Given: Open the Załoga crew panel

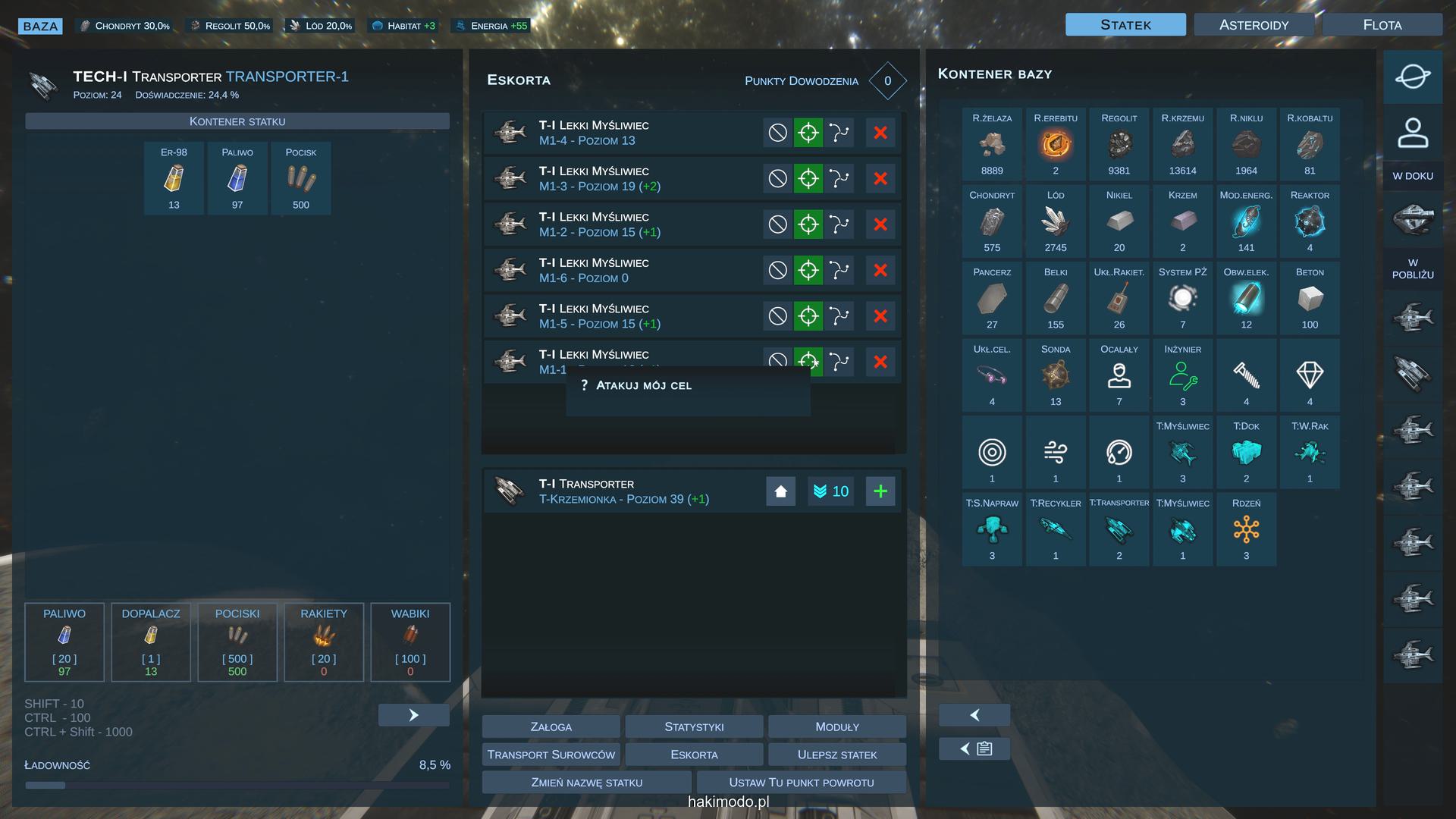Looking at the screenshot, I should 551,726.
